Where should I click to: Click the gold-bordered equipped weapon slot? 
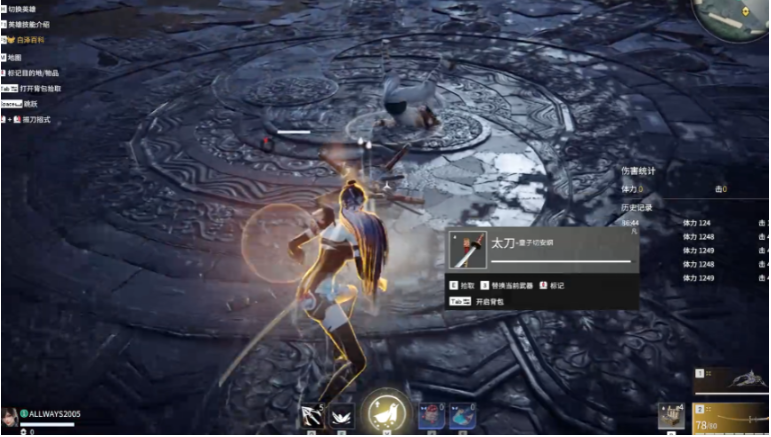tap(732, 415)
